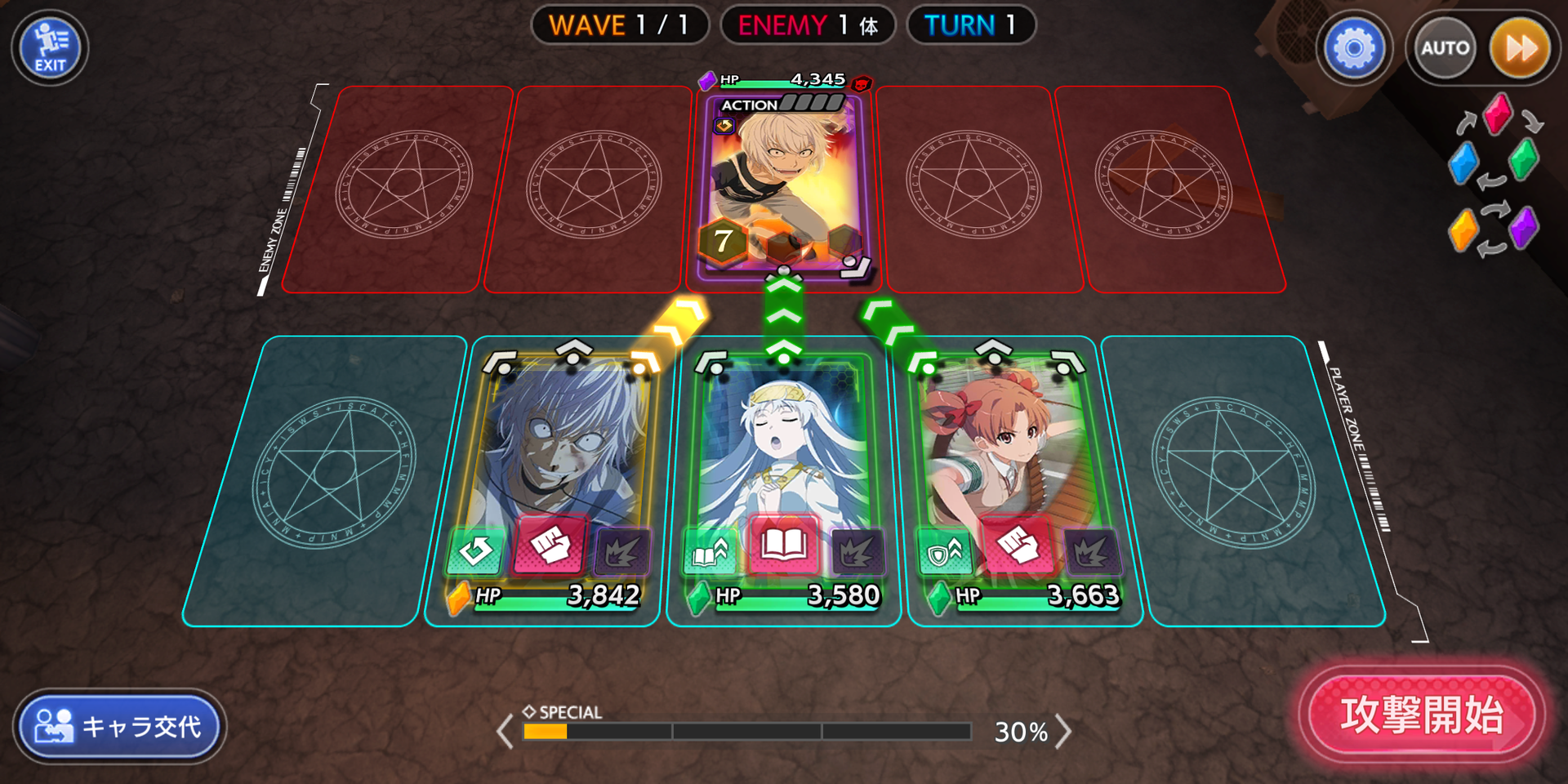Activate the fast-forward speed button

(x=1520, y=49)
